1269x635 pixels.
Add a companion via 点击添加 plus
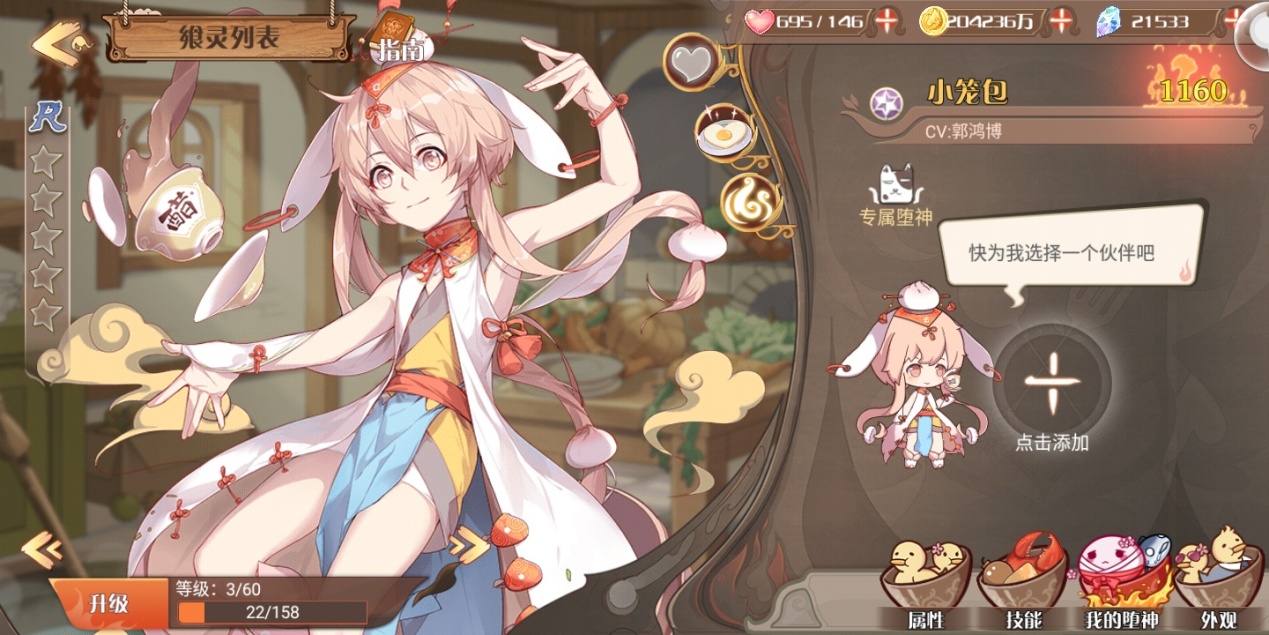pos(1053,385)
